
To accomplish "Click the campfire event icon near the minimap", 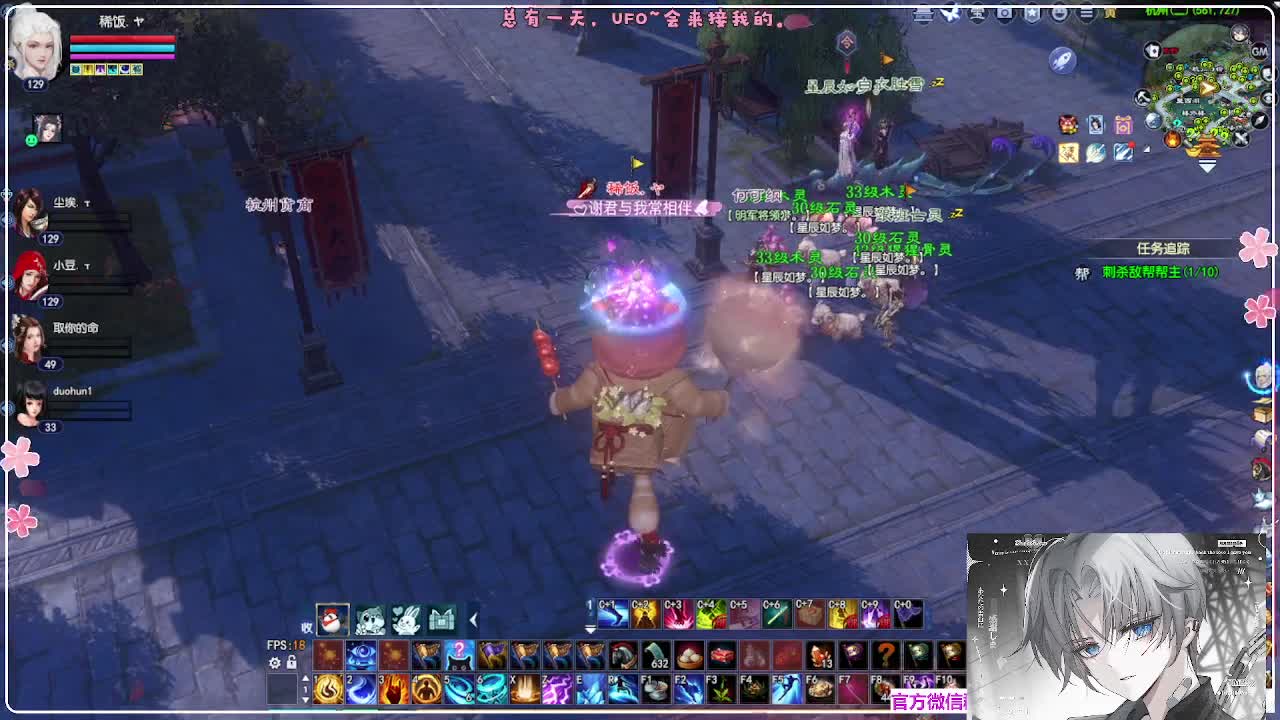I will tap(1171, 138).
